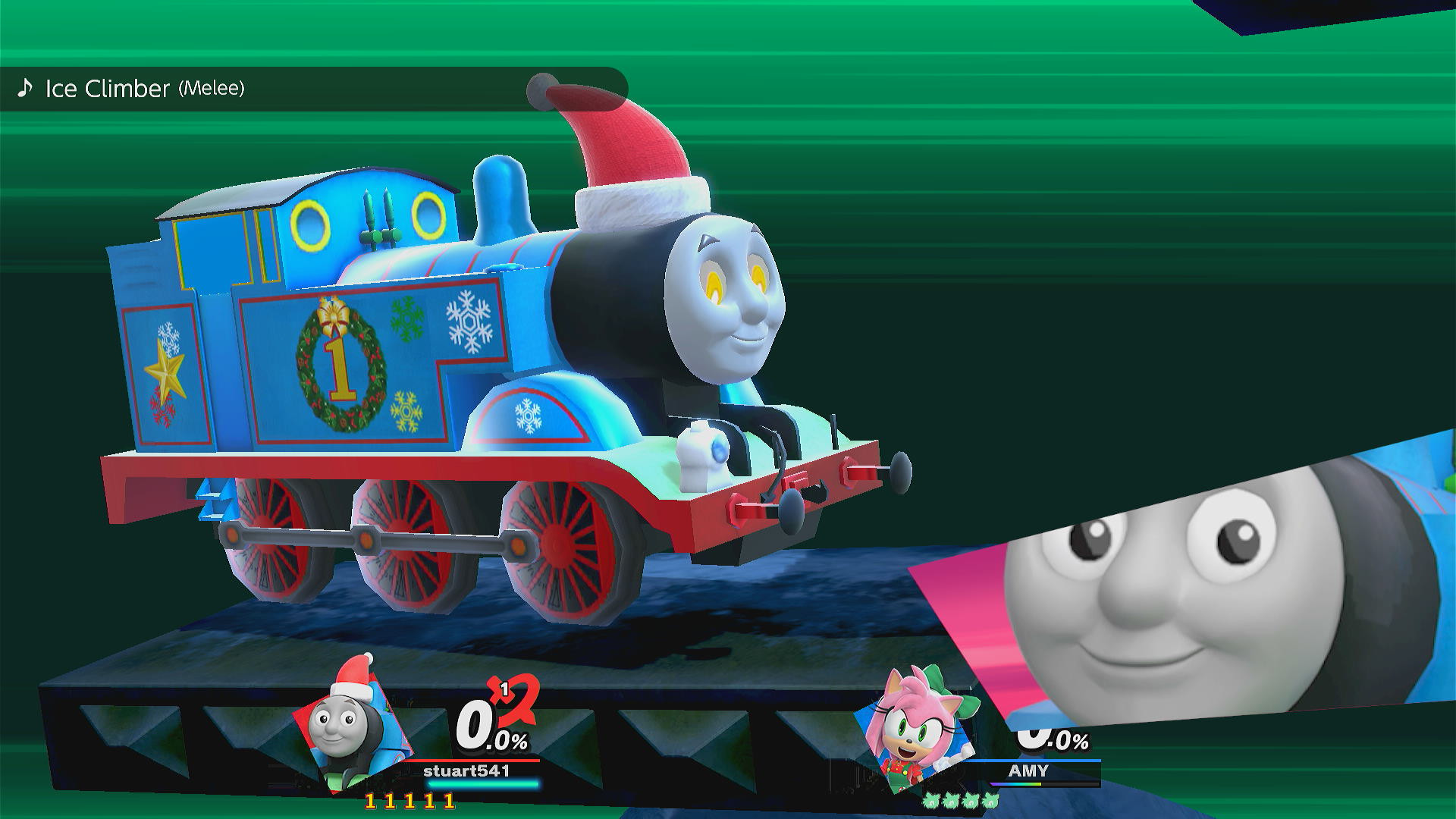Click the music note icon beside the track name
Viewport: 1456px width, 819px height.
point(25,89)
